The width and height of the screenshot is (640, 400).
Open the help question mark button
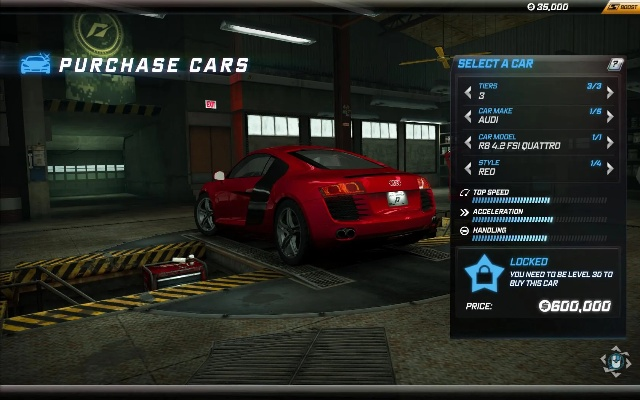616,64
